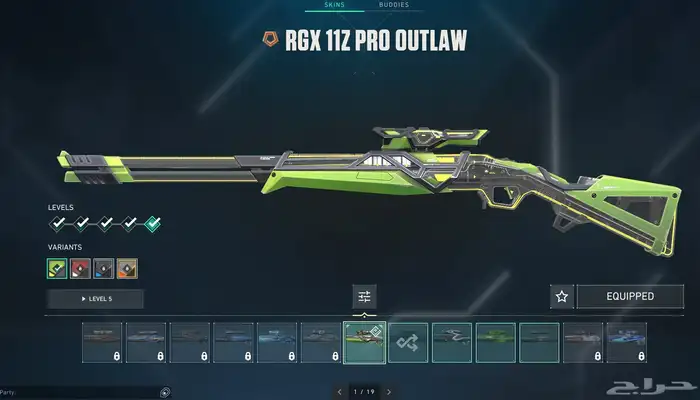Screen dimensions: 700x400
Task: Play the Level 5 preview
Action: pyautogui.click(x=95, y=299)
